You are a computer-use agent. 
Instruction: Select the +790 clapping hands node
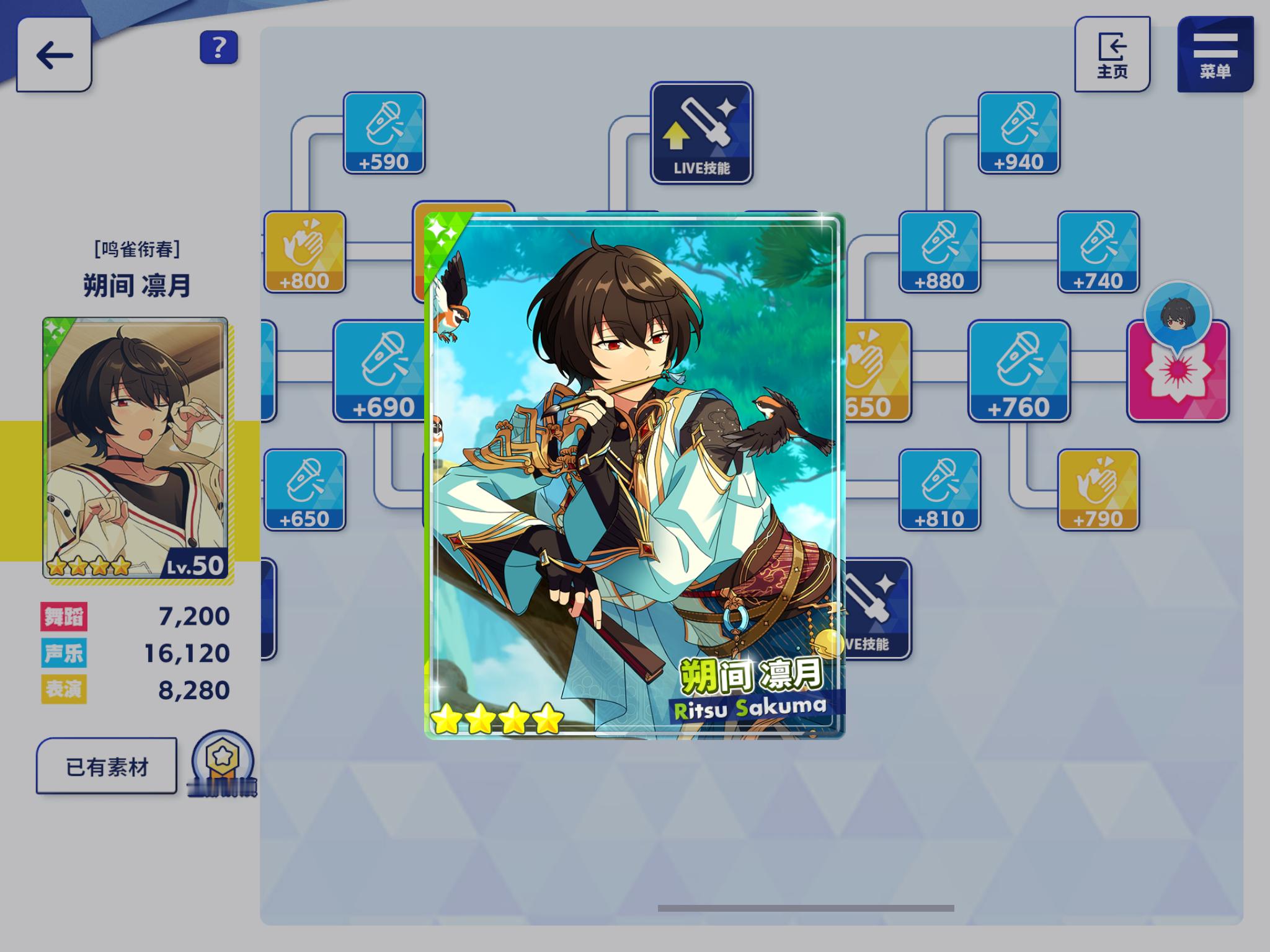click(x=1098, y=490)
